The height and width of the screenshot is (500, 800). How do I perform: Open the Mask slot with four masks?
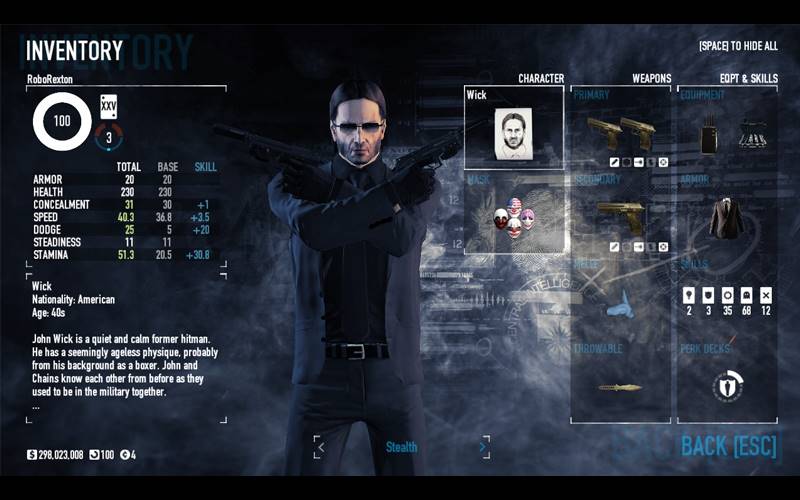coord(514,213)
